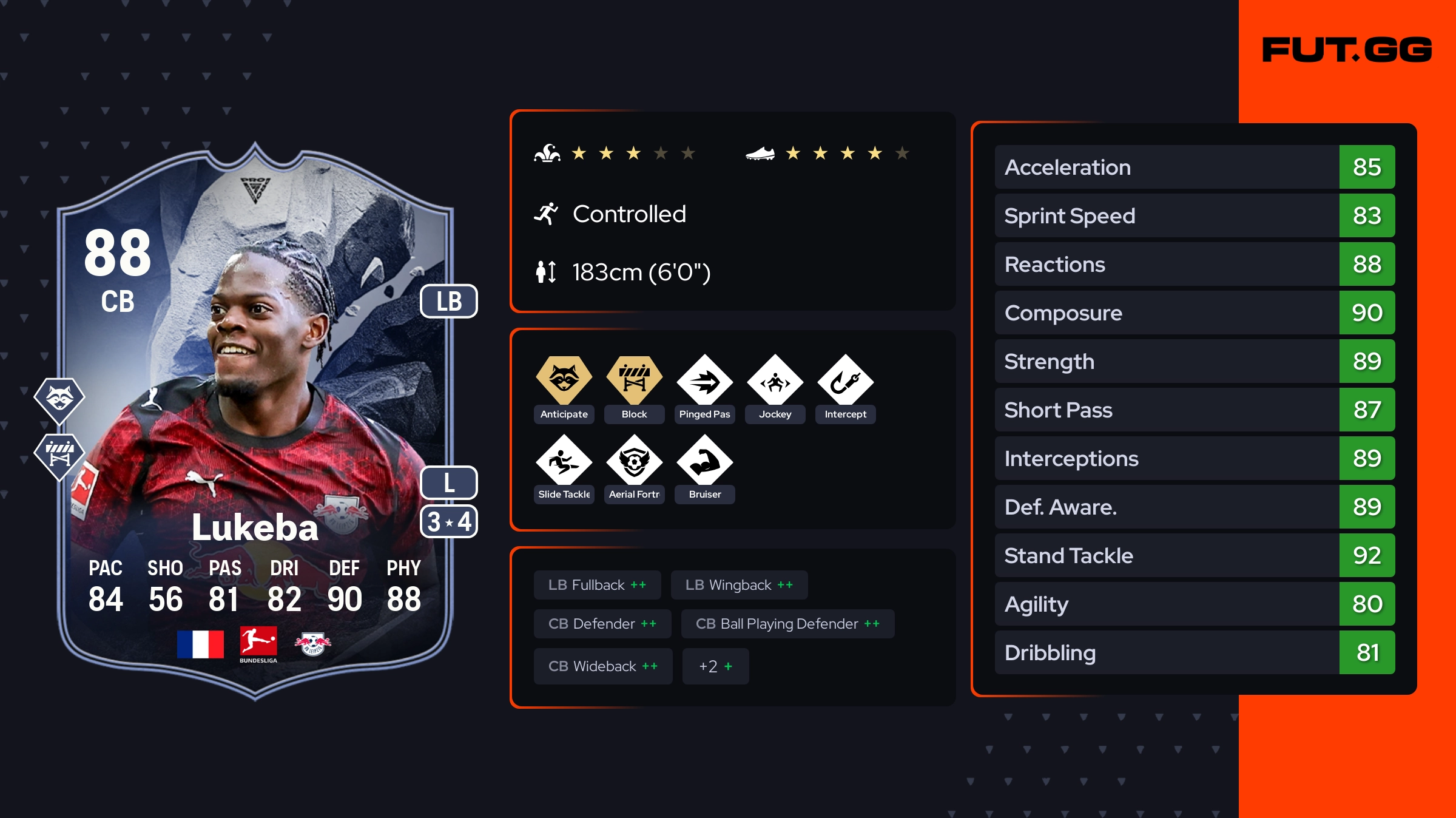Choose the Intercept playstyle icon
The height and width of the screenshot is (818, 1456).
846,382
